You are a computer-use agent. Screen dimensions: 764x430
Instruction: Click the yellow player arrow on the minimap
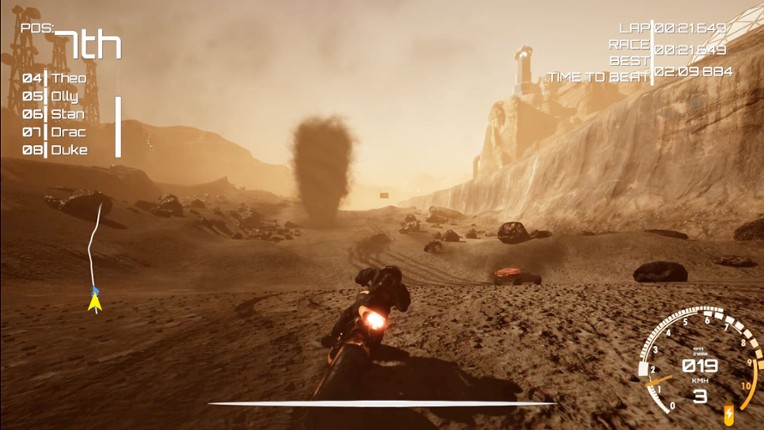(95, 301)
